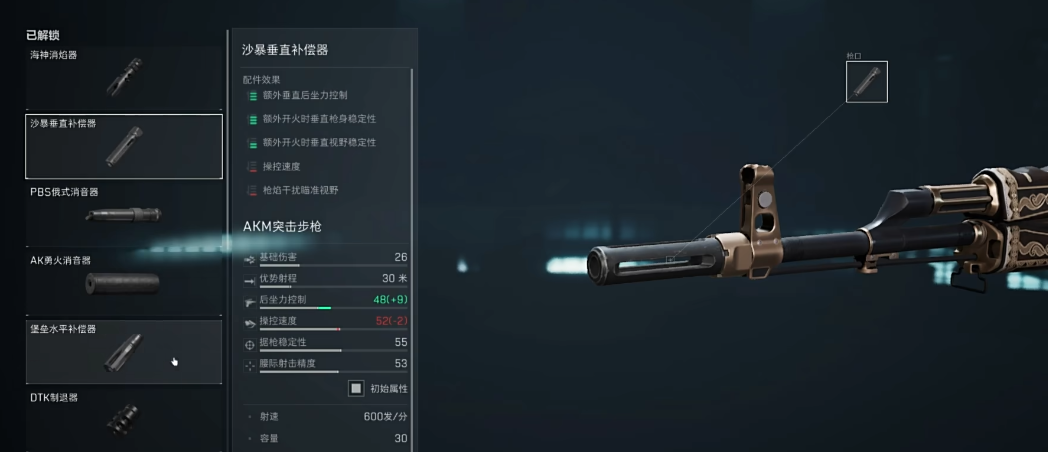Open the 枪口 muzzle slot on weapon
This screenshot has height=452, width=1048.
[x=866, y=81]
